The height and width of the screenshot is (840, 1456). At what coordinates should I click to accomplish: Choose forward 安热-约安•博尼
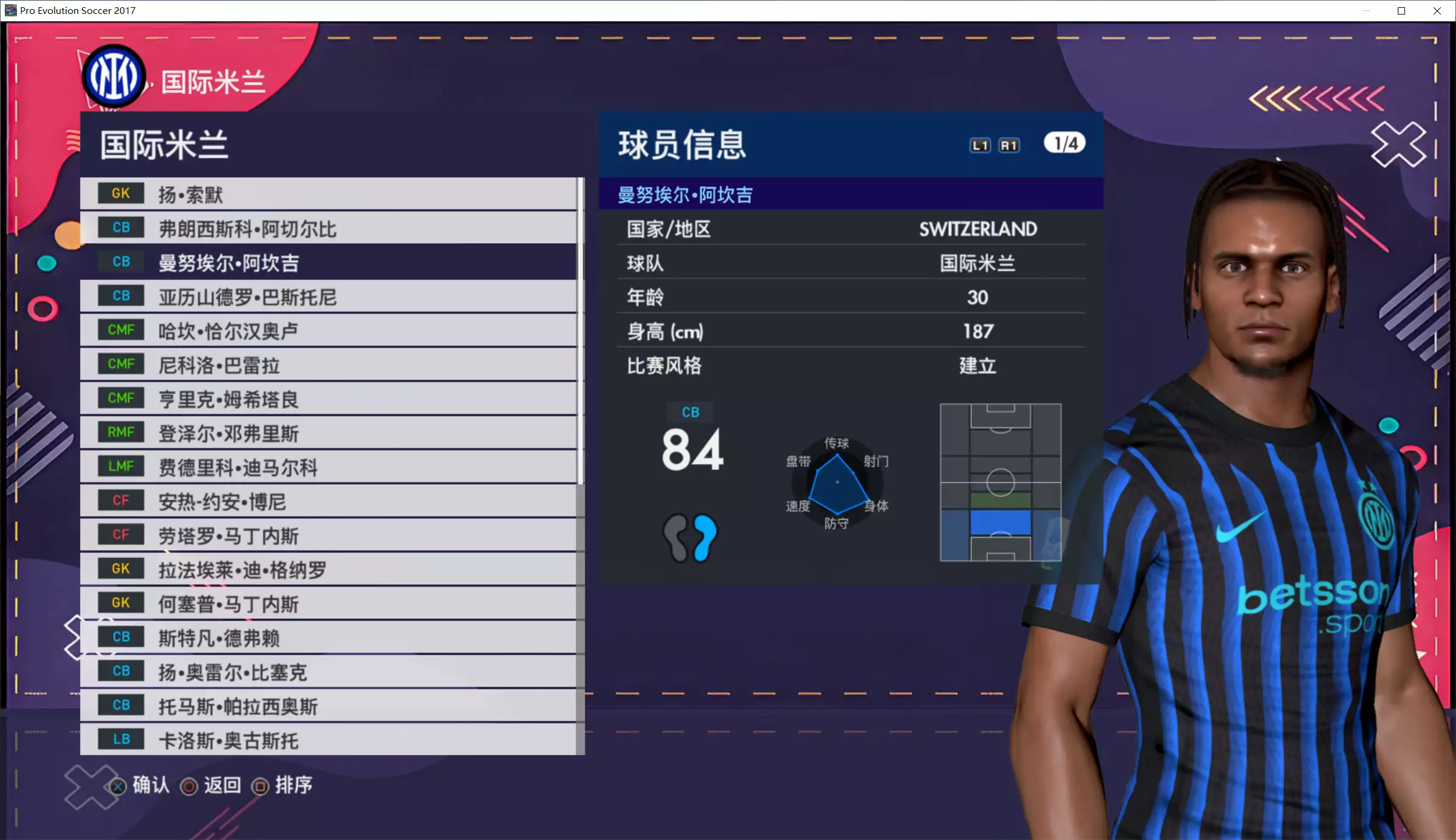pos(327,501)
